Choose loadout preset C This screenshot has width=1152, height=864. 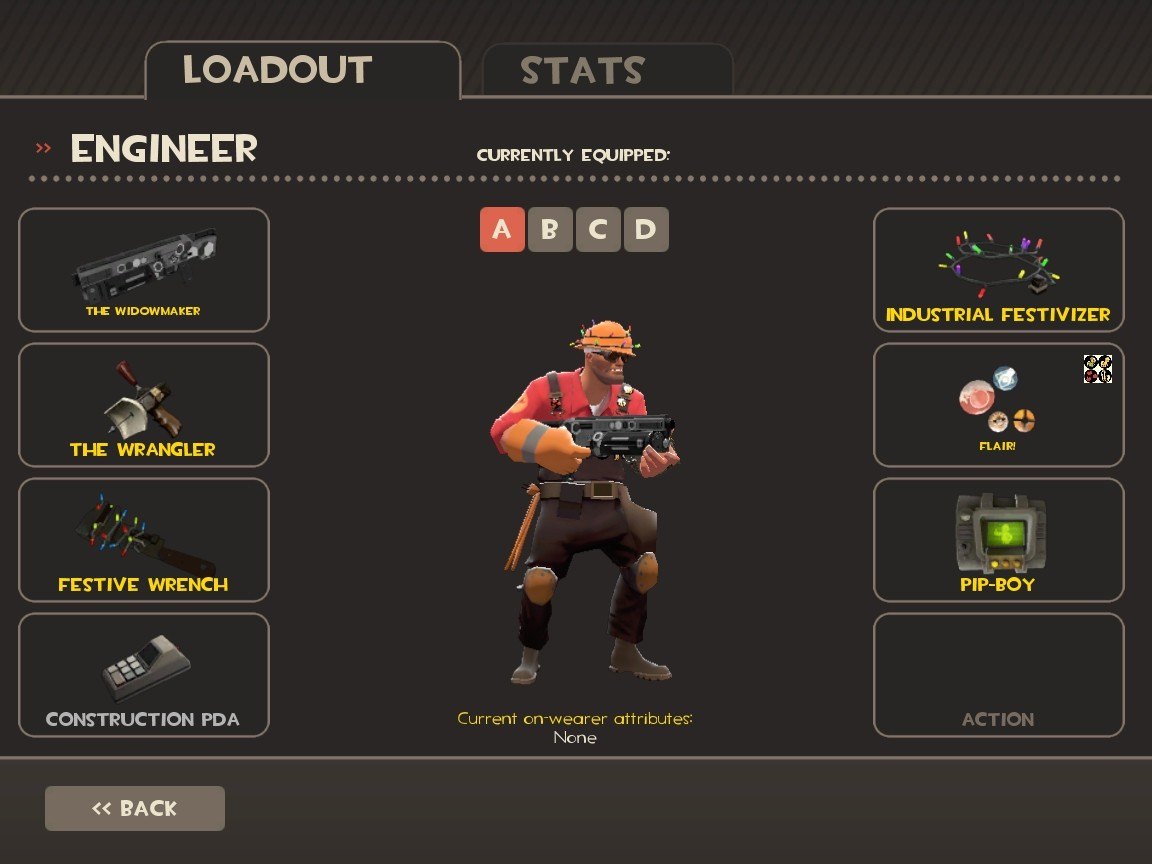598,230
